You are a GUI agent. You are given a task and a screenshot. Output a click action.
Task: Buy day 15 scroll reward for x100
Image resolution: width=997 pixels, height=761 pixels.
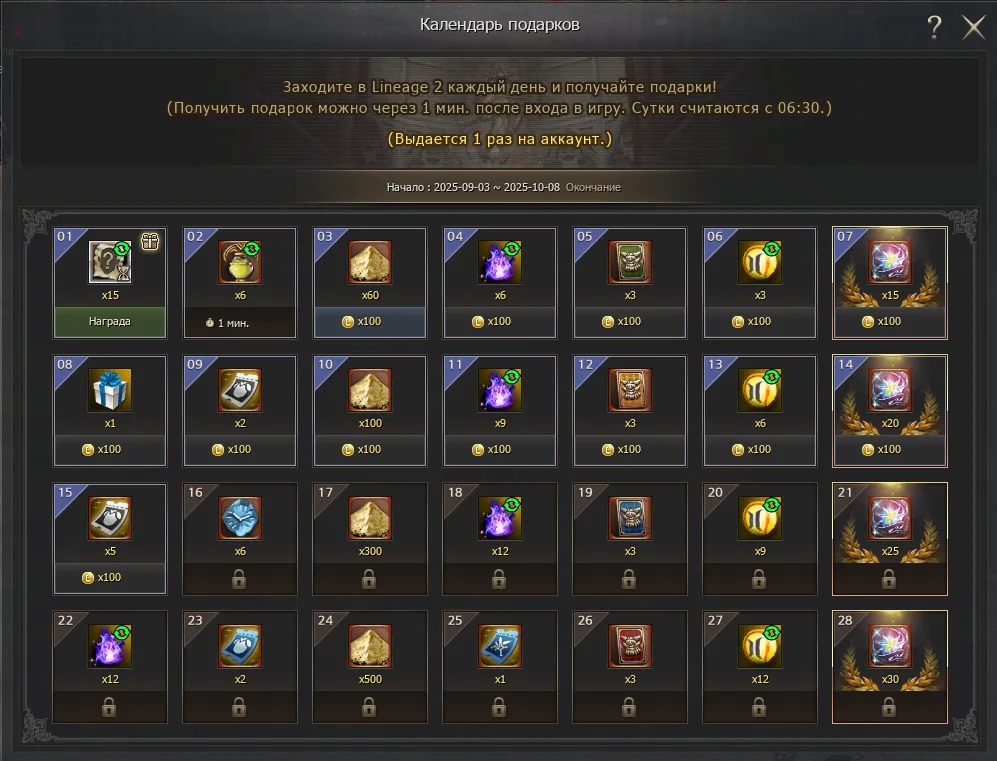pos(110,578)
